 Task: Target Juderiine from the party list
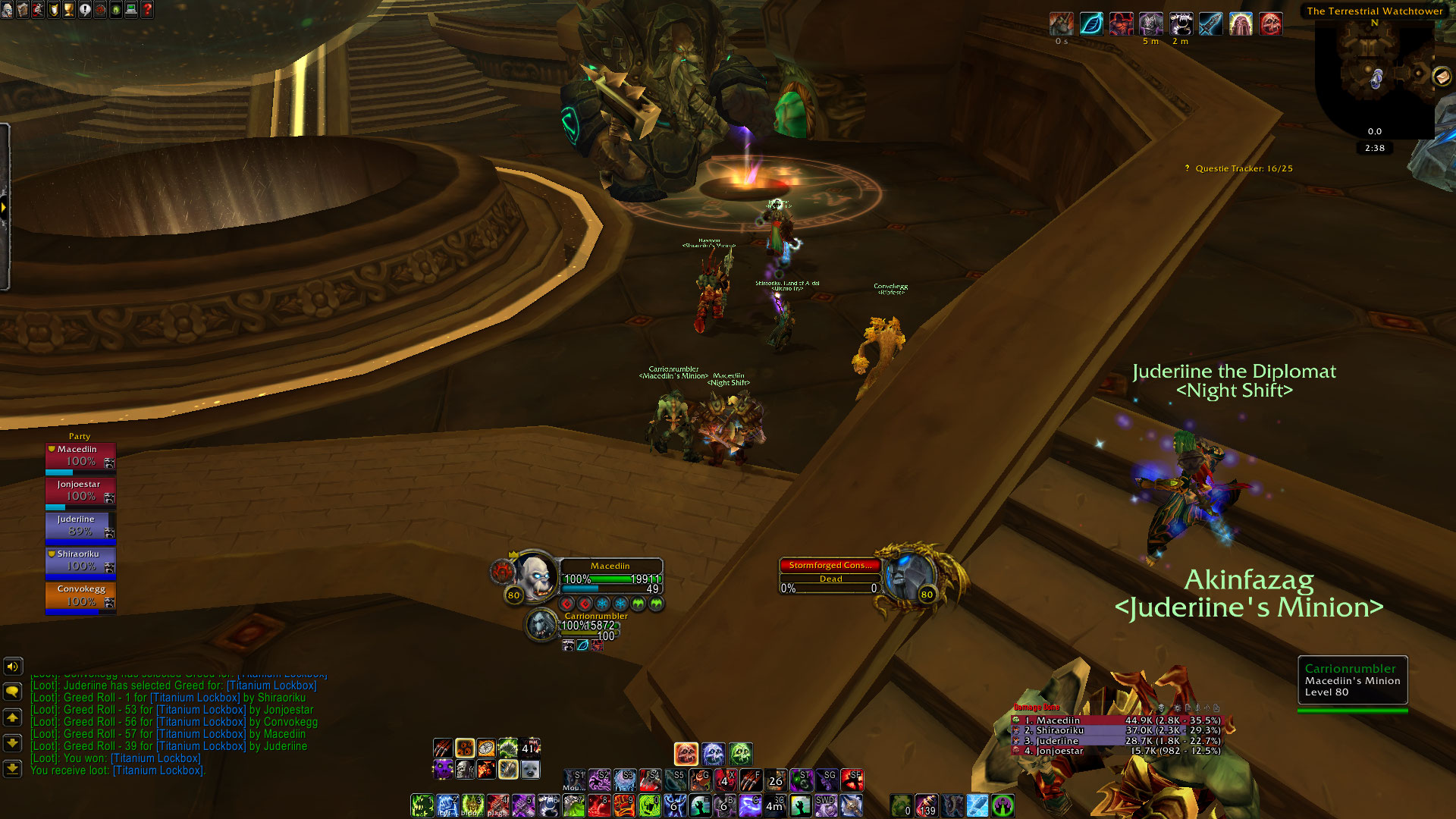click(x=80, y=526)
